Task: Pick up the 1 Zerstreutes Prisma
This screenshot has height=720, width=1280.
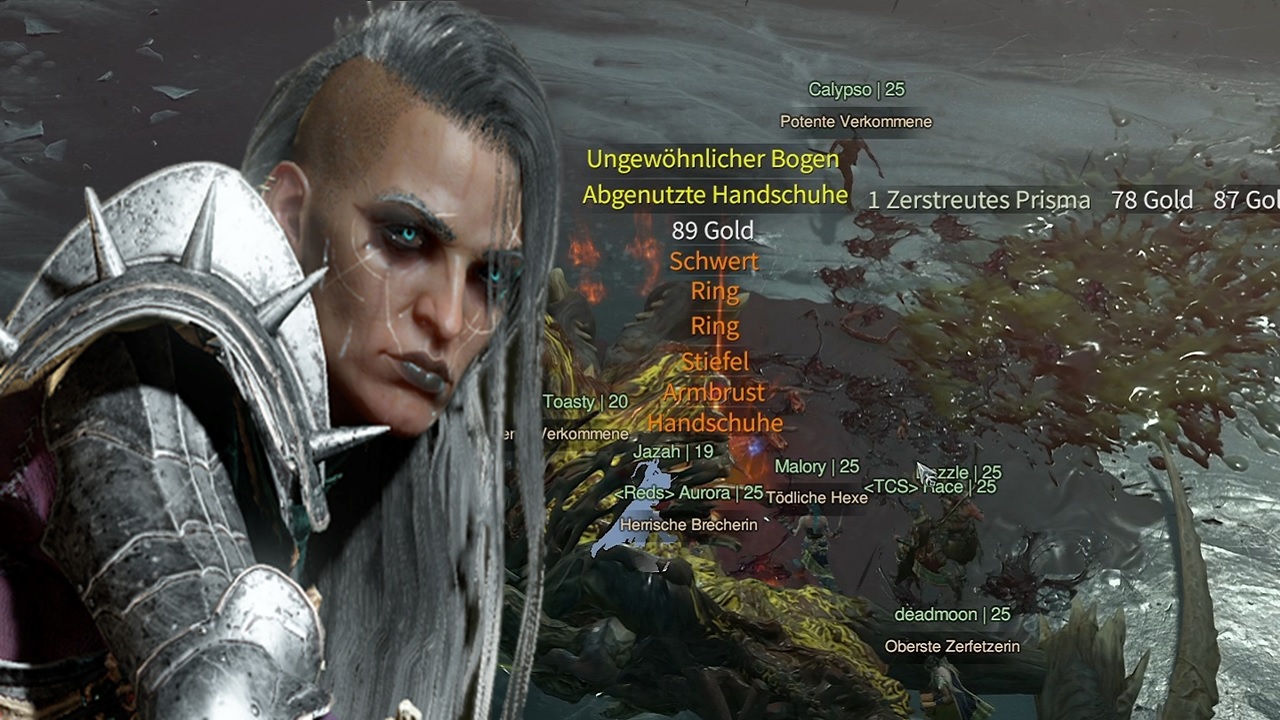Action: click(977, 199)
